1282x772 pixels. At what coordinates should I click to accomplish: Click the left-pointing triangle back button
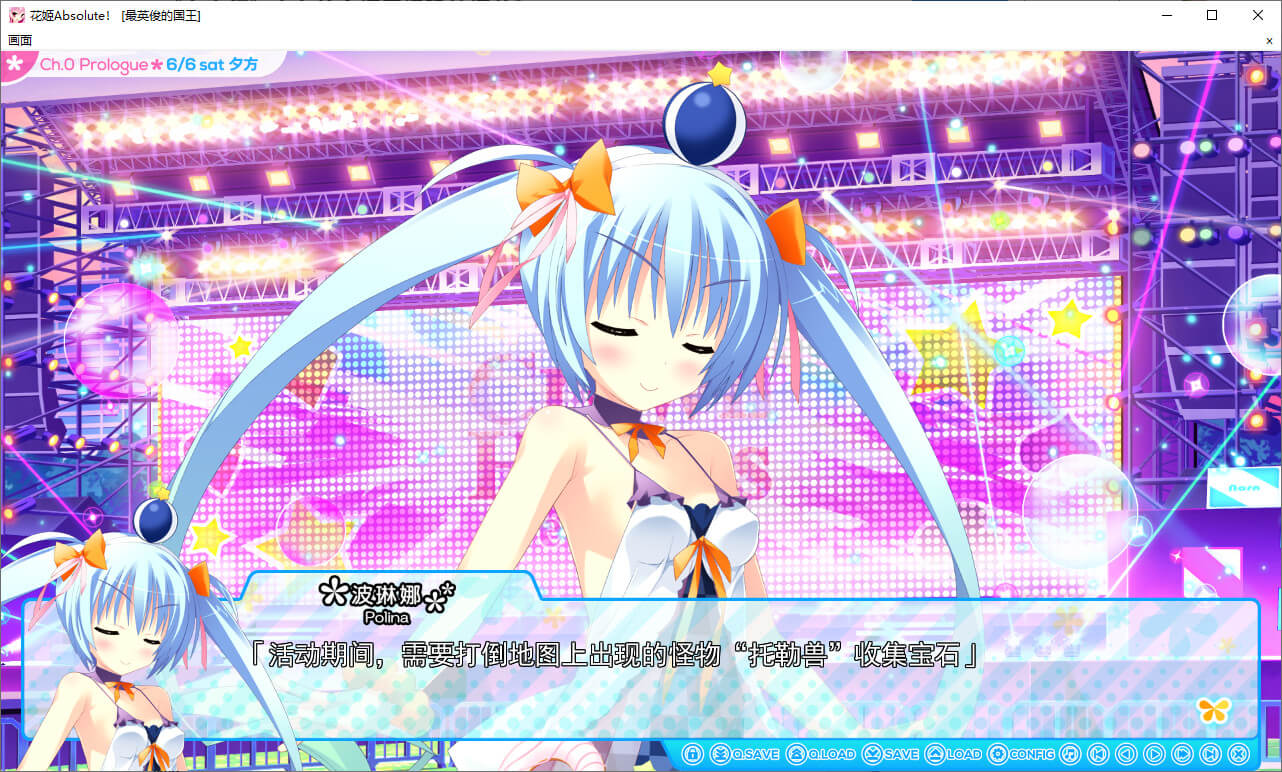tap(1126, 754)
